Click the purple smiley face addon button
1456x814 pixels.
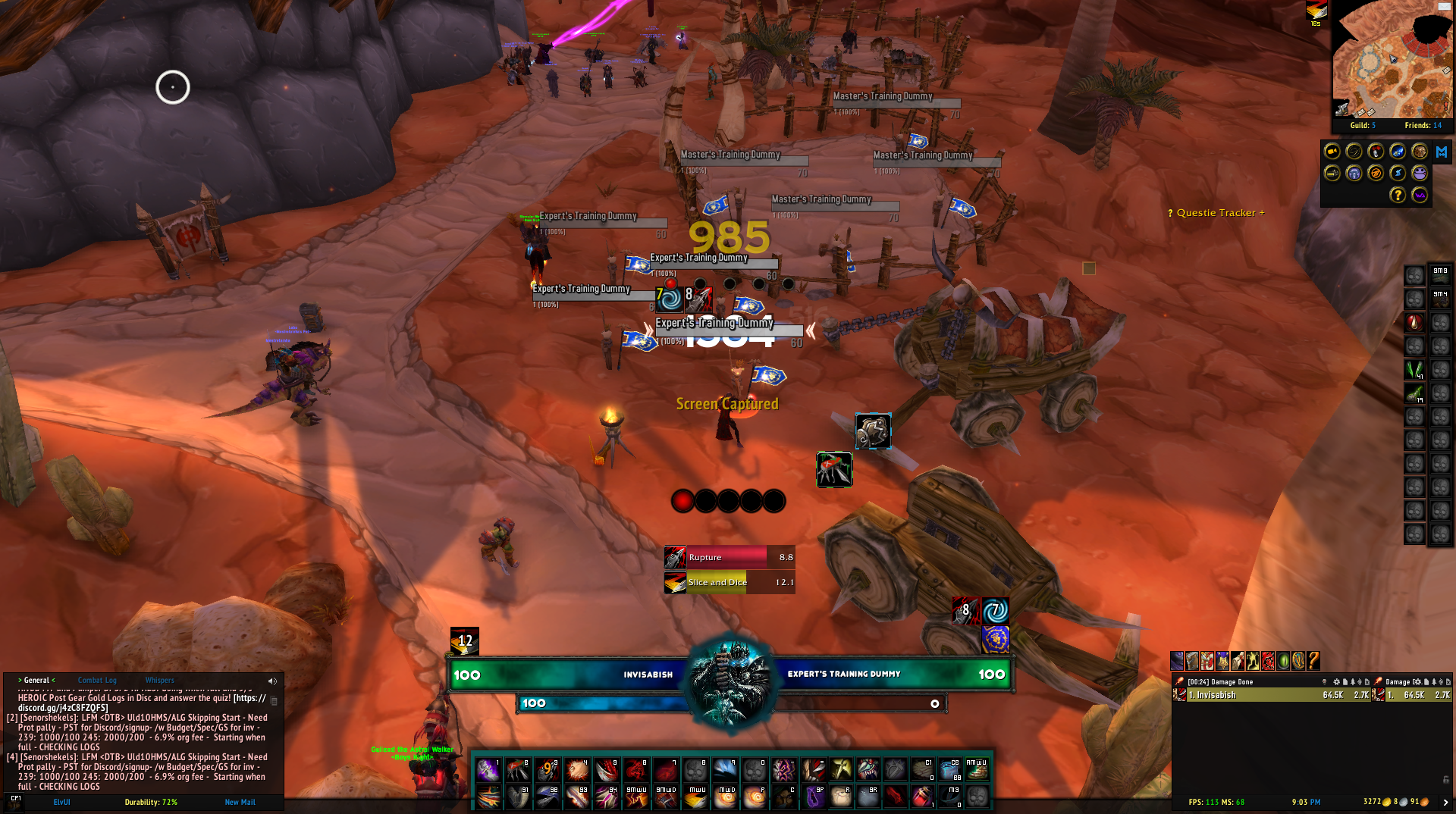(x=1419, y=174)
